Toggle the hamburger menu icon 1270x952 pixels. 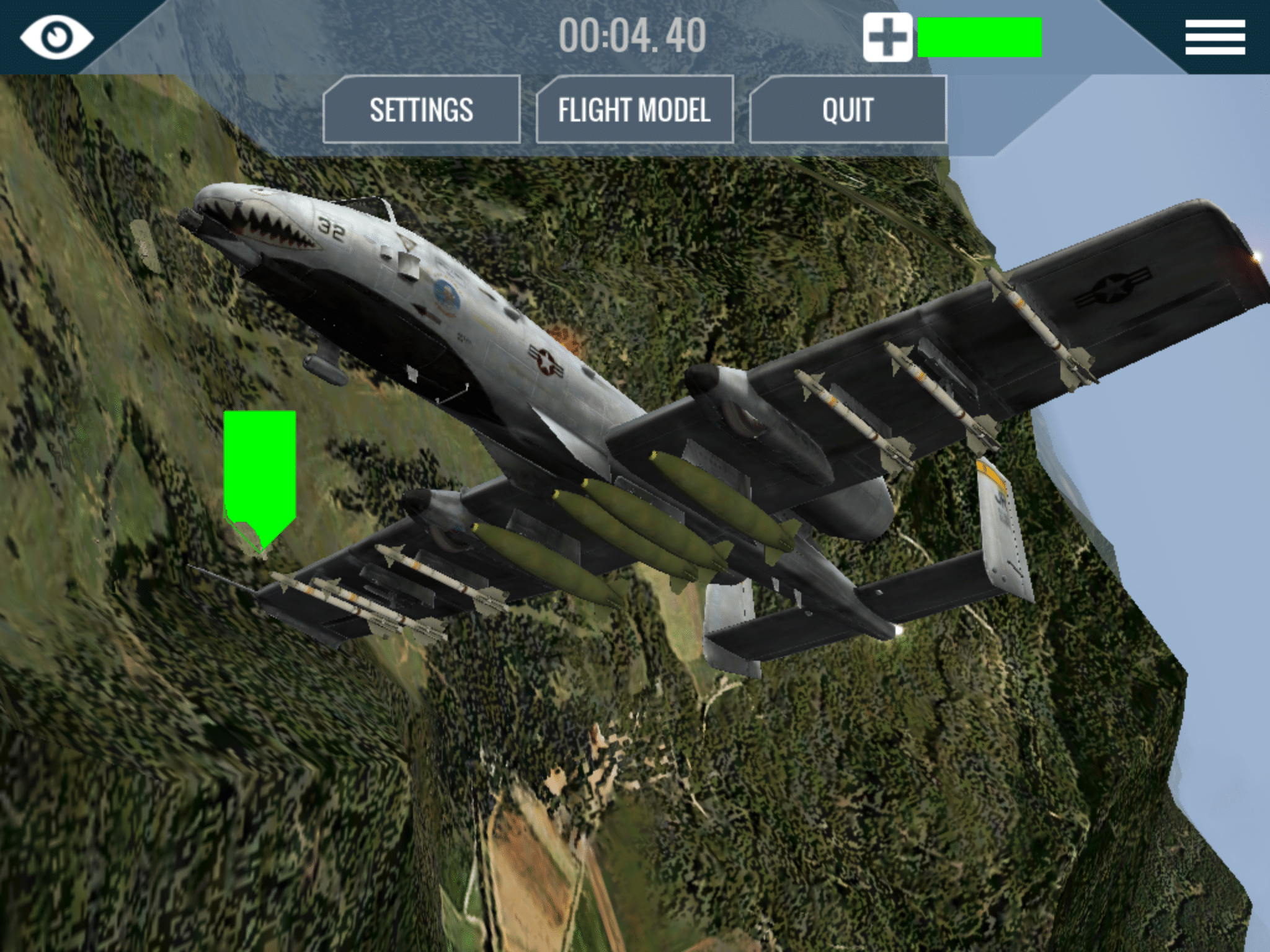[x=1215, y=37]
